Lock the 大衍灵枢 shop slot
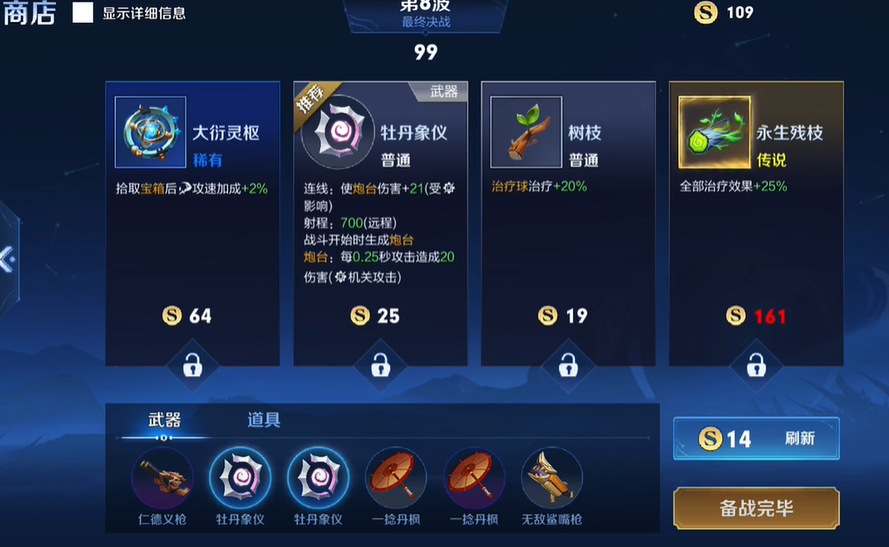Screen dimensions: 889x547 click(192, 366)
